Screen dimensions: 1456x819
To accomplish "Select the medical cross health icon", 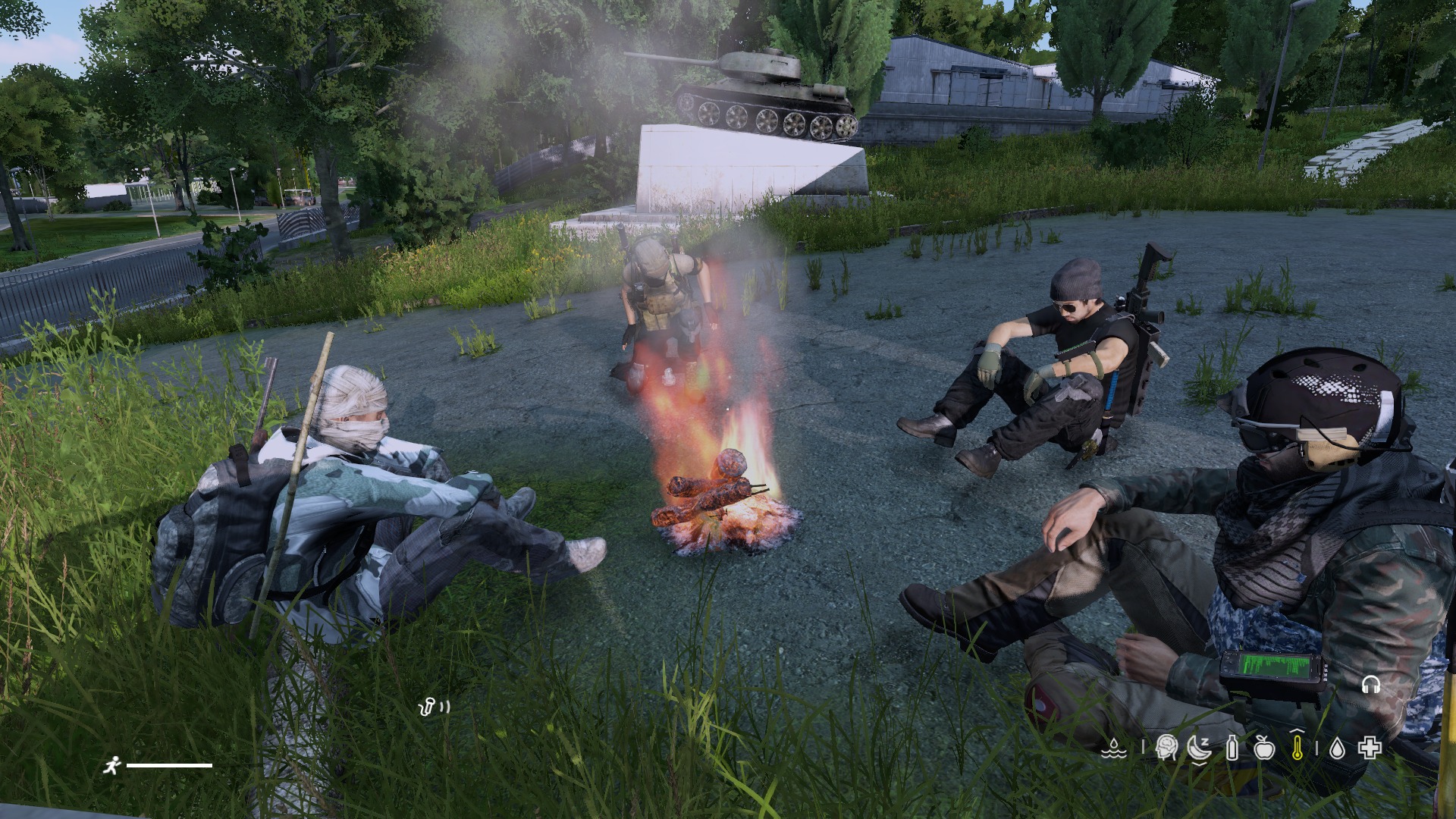I will 1369,749.
